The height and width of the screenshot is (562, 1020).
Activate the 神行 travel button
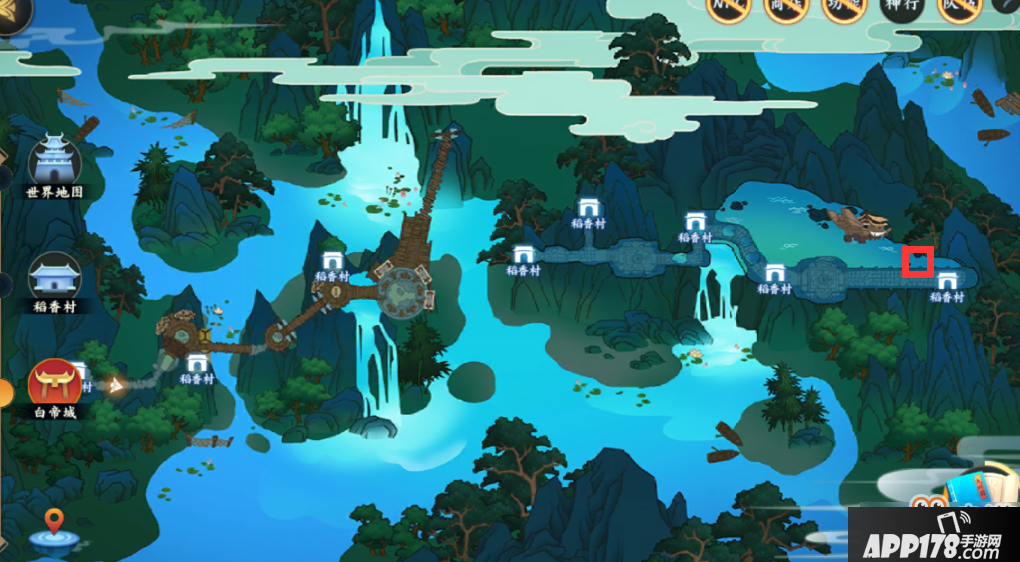[x=903, y=8]
